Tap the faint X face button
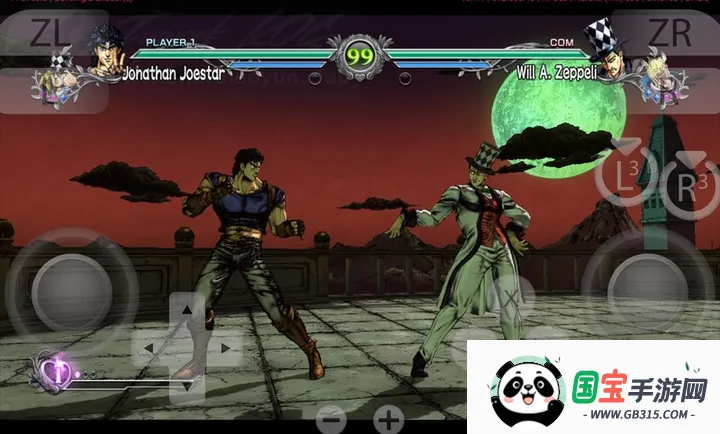The image size is (720, 434). [509, 297]
